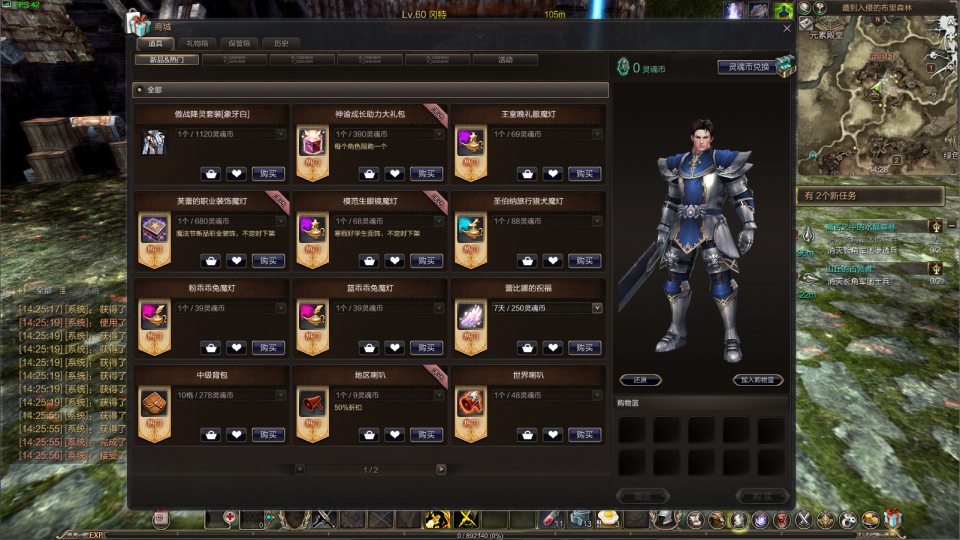Click 购买 for 王室晚礼服魔灯

[x=584, y=174]
